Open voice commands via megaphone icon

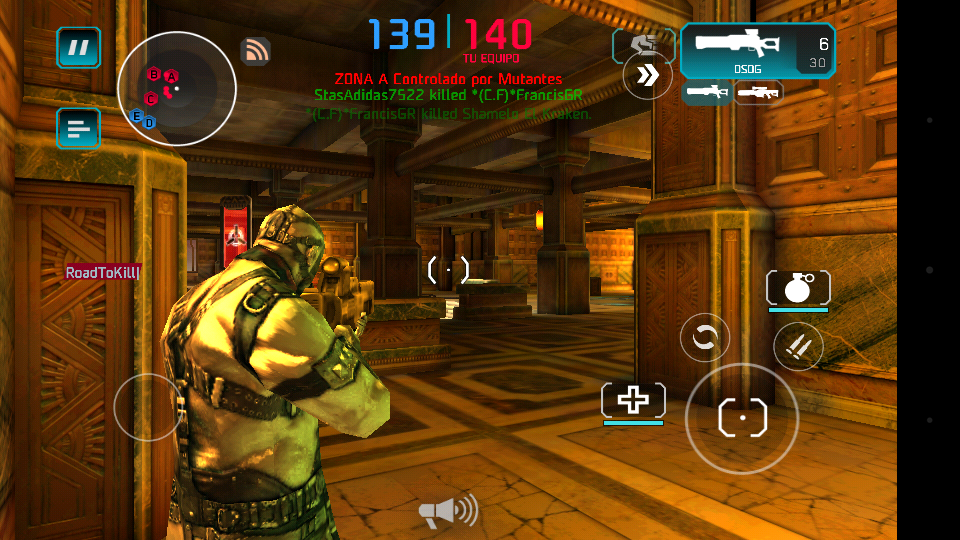pos(447,513)
